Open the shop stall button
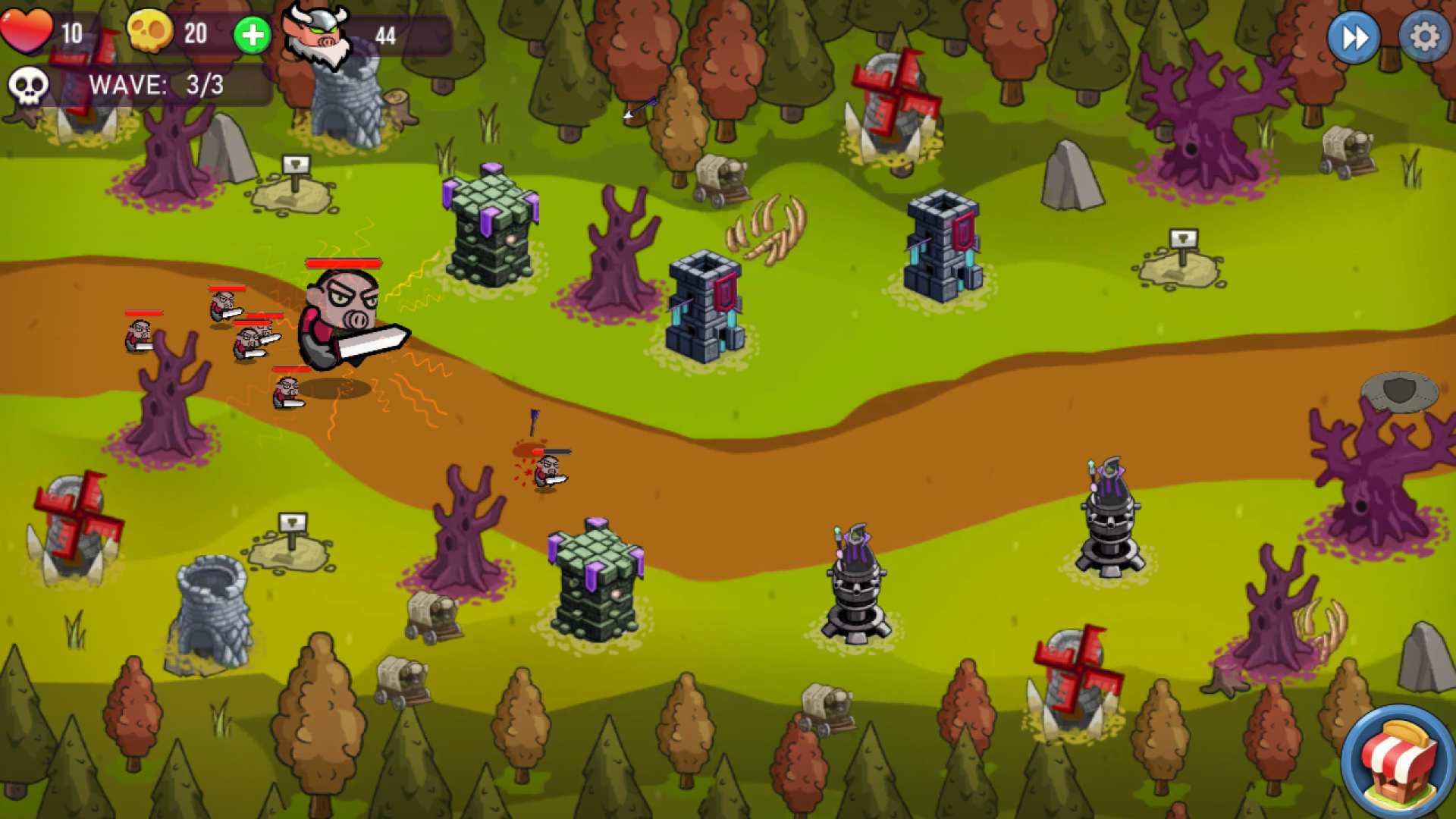1456x819 pixels. (1399, 763)
